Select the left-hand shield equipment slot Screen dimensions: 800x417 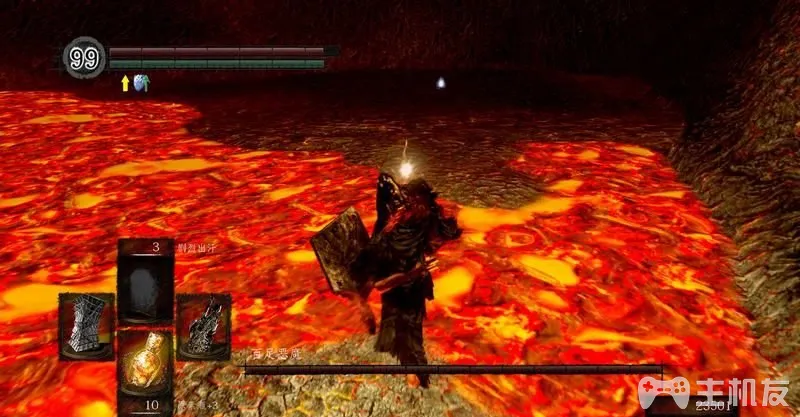click(x=85, y=326)
